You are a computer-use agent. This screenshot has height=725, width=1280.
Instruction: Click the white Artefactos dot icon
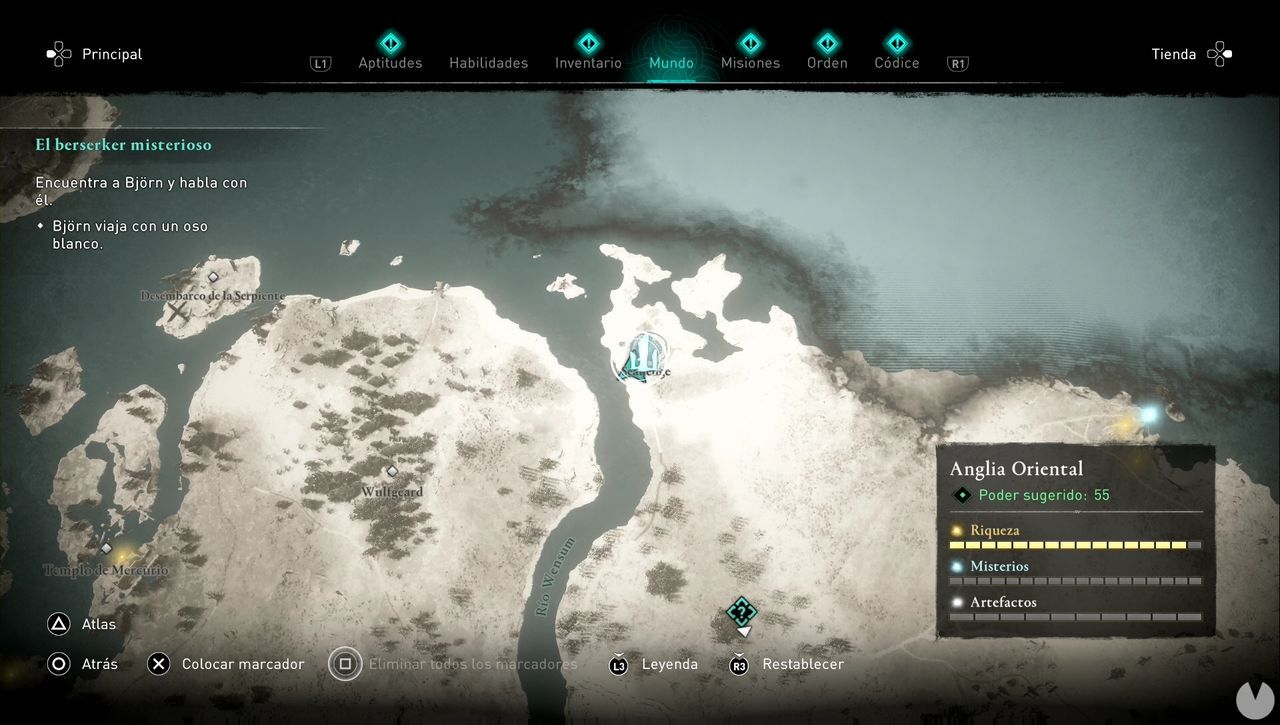click(957, 601)
